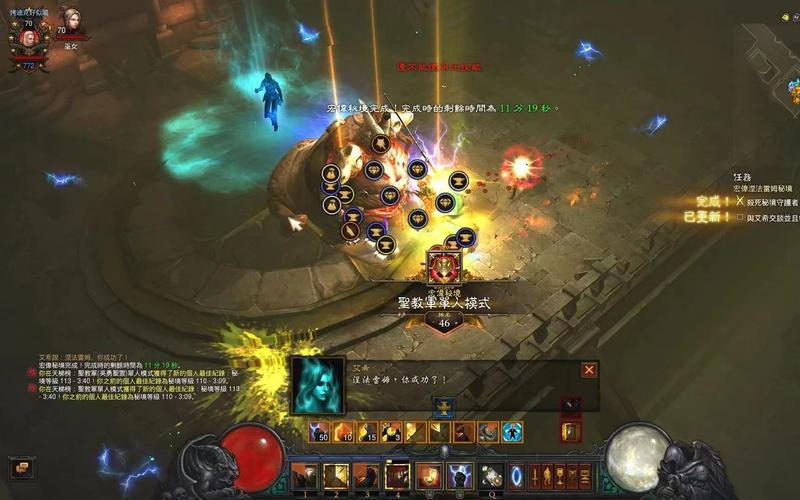
Task: Select your crusader's party portrait
Action: pos(28,38)
